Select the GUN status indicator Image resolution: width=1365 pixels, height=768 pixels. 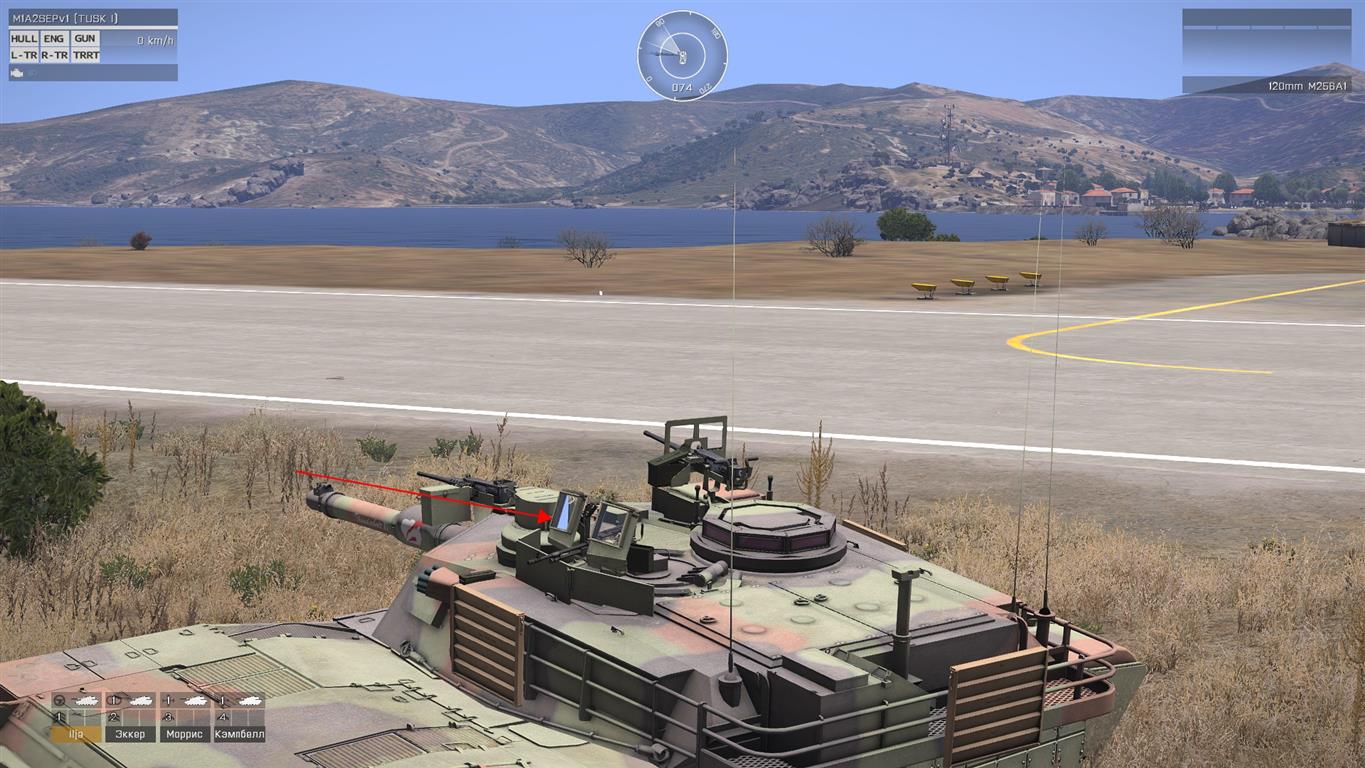click(86, 39)
